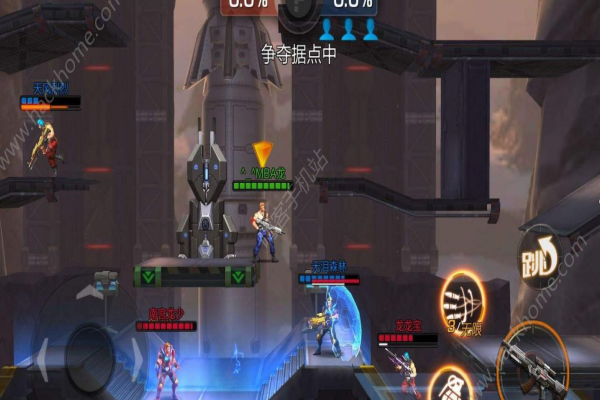
Task: Fire the assault rifle weapon button
Action: tap(537, 365)
